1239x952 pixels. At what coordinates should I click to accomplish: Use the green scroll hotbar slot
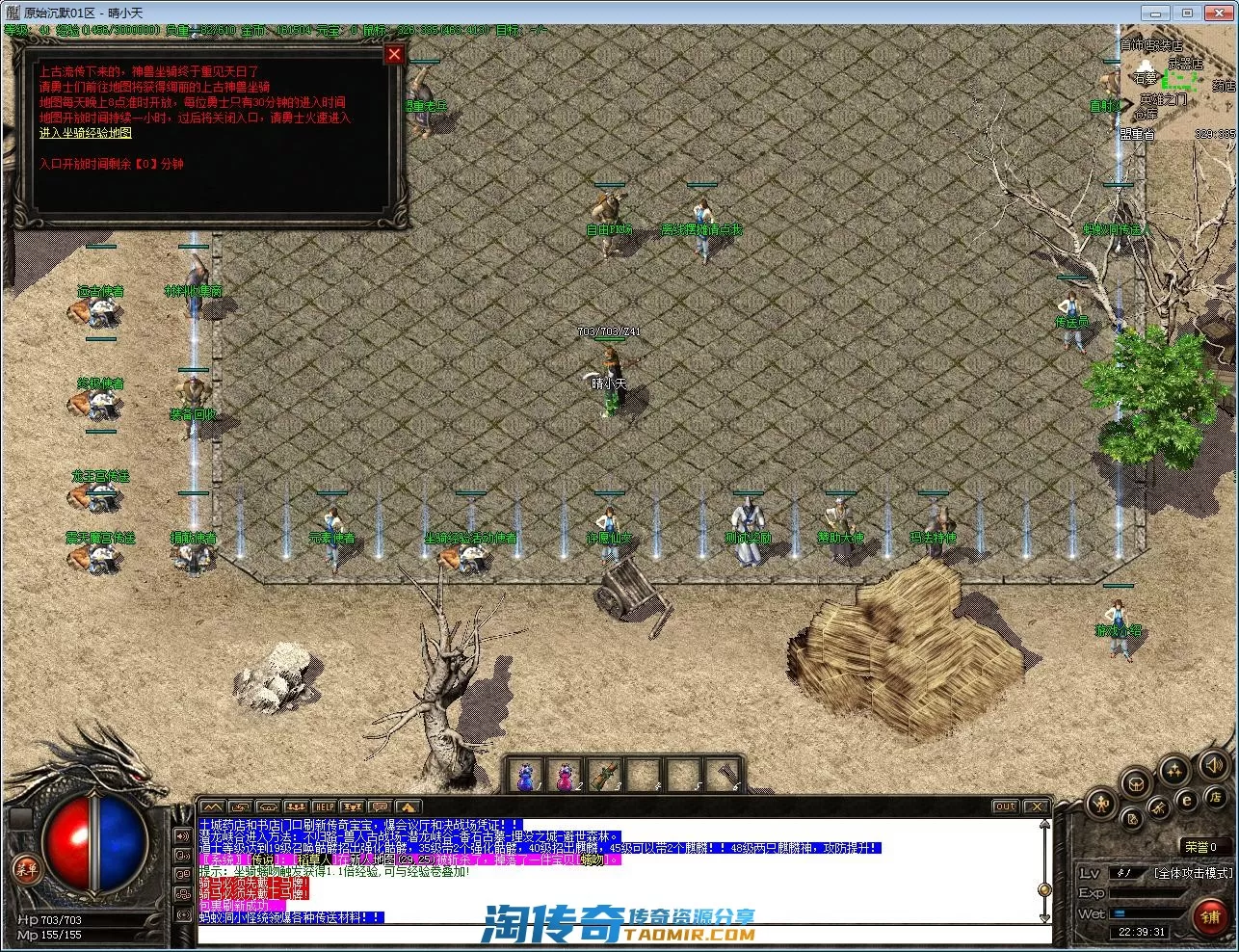pyautogui.click(x=603, y=776)
